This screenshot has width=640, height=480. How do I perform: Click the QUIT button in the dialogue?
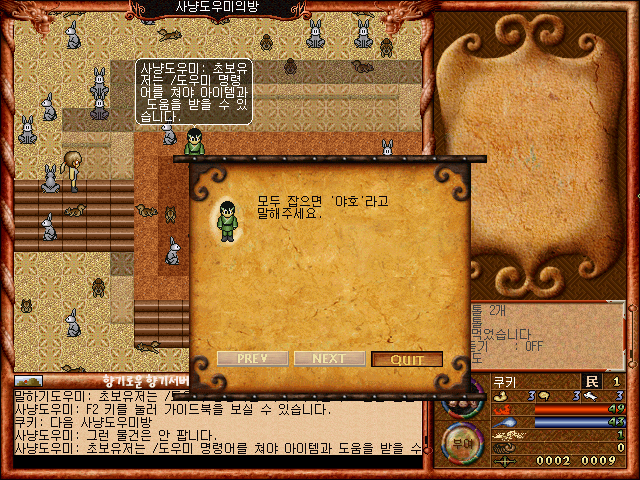[407, 359]
